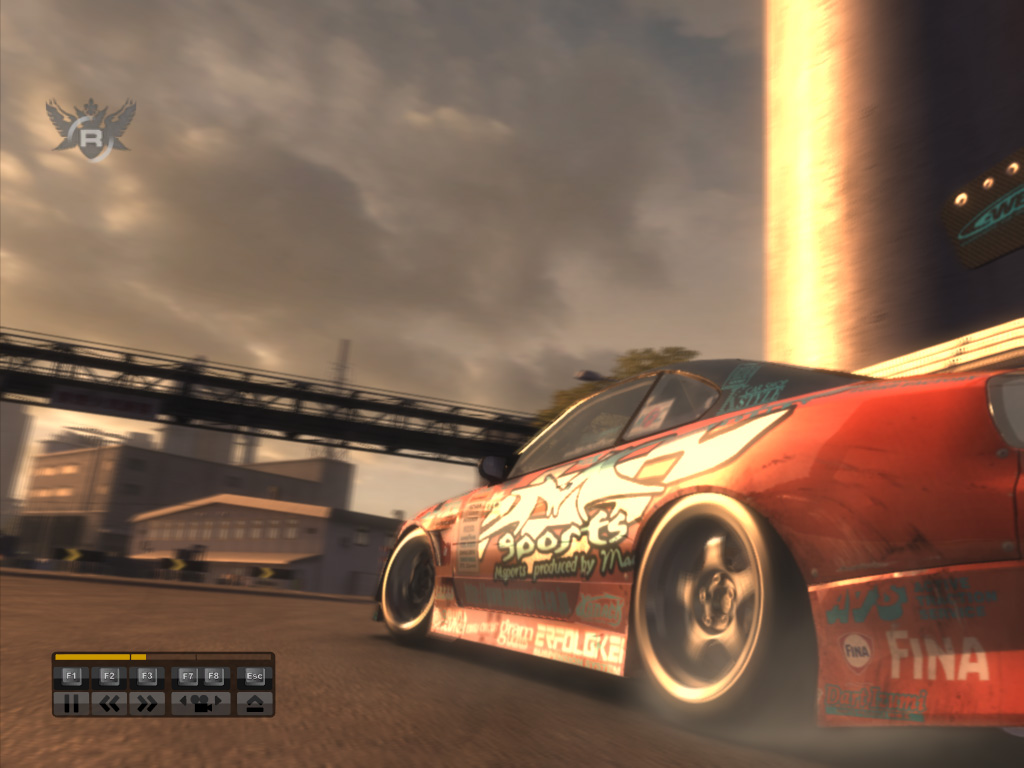Rewind the replay

pos(109,703)
